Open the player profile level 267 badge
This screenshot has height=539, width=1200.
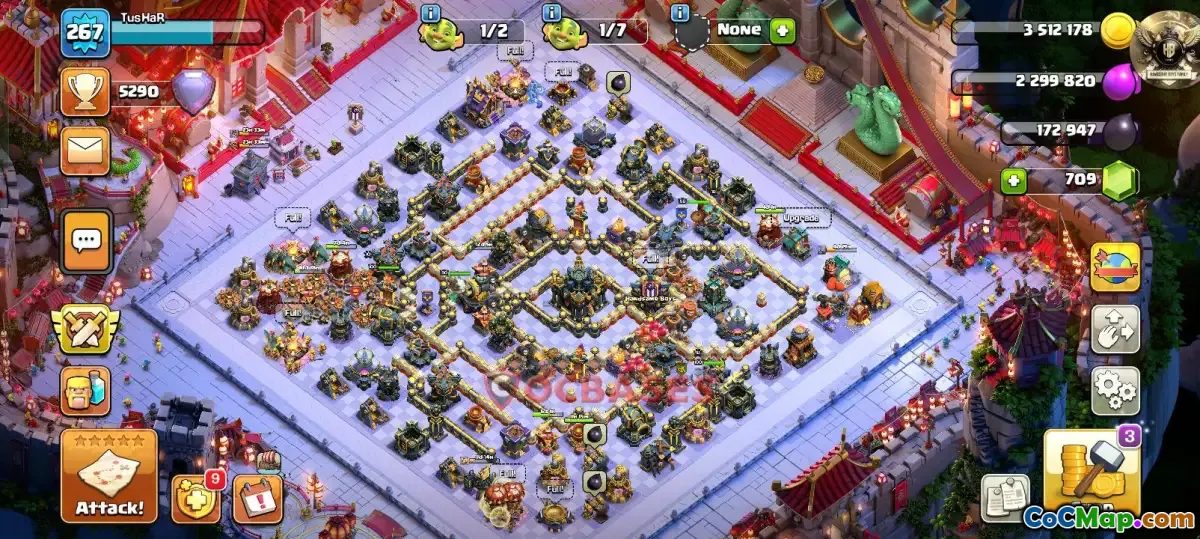[x=84, y=33]
